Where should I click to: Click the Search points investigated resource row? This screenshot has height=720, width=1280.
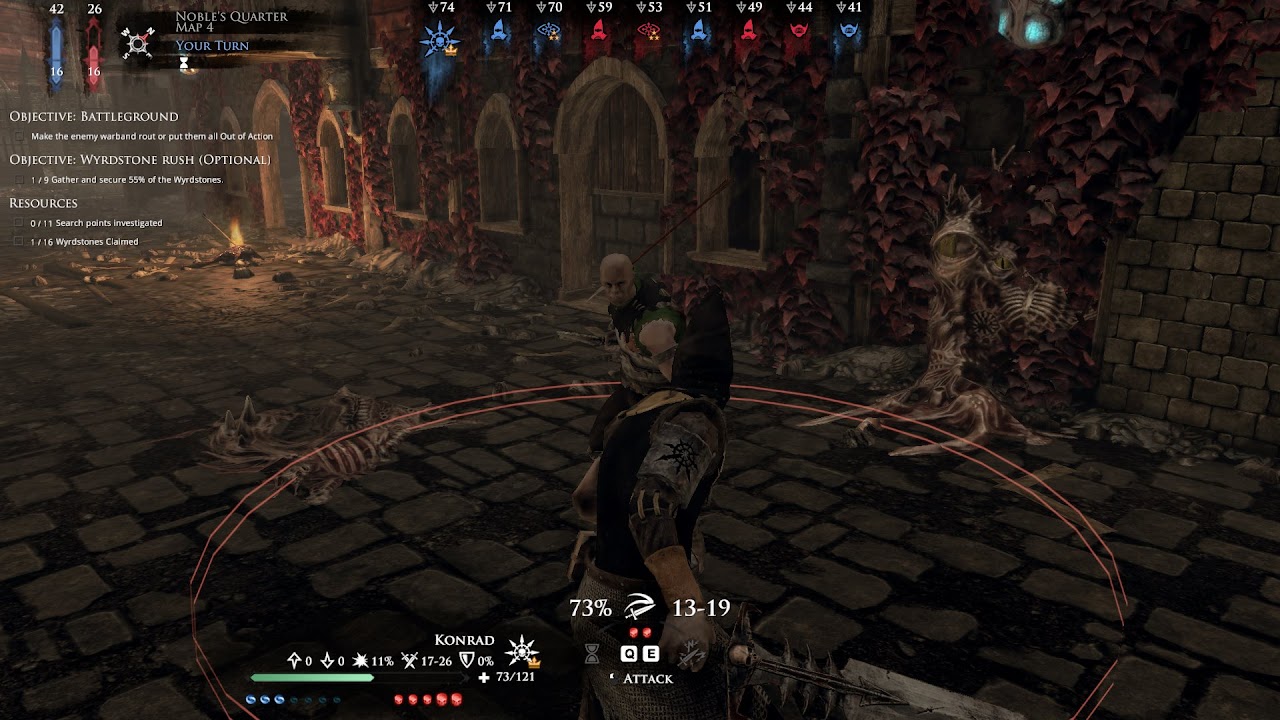96,223
